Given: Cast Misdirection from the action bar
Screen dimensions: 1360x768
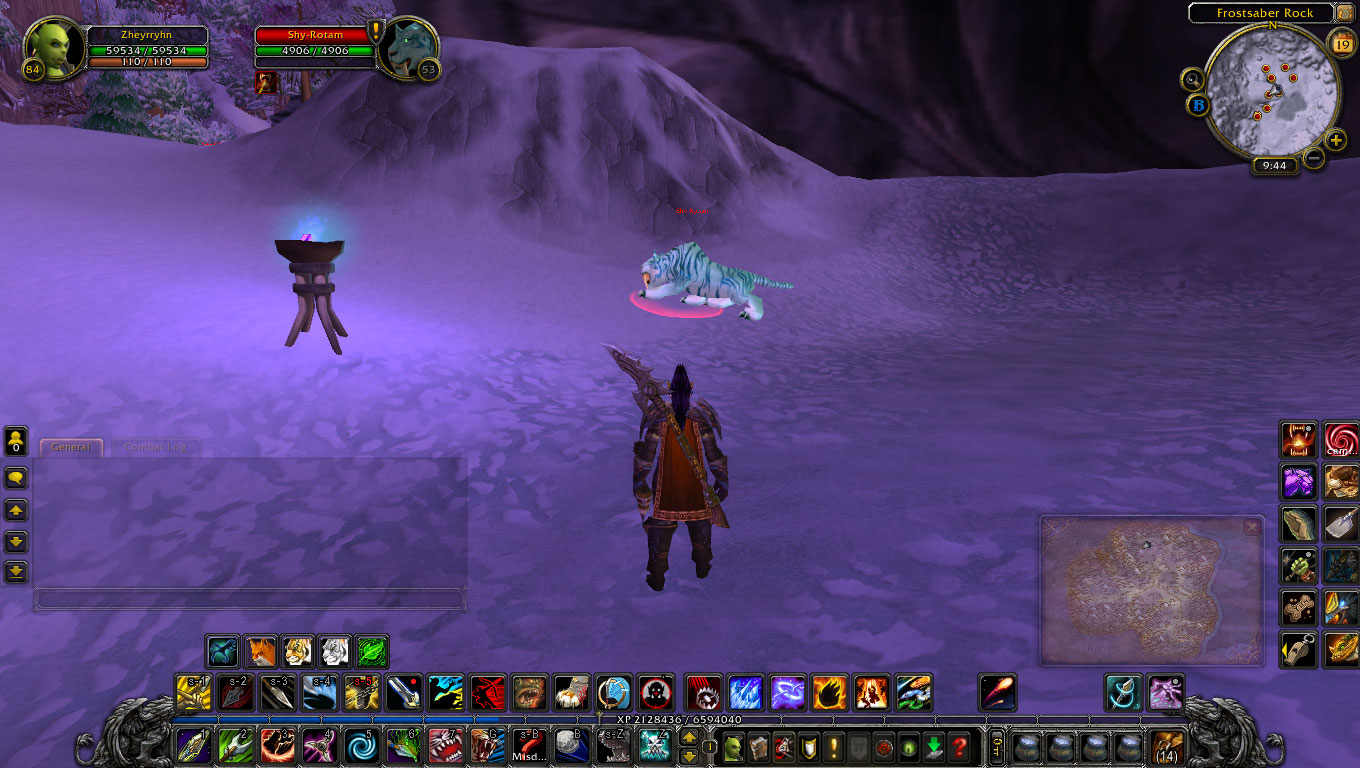Looking at the screenshot, I should click(x=529, y=747).
